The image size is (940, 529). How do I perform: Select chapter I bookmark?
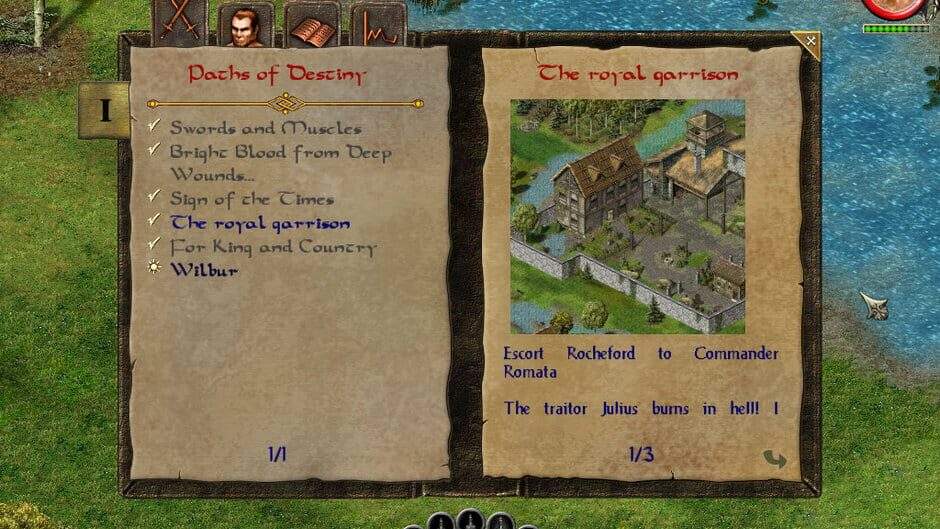(105, 110)
